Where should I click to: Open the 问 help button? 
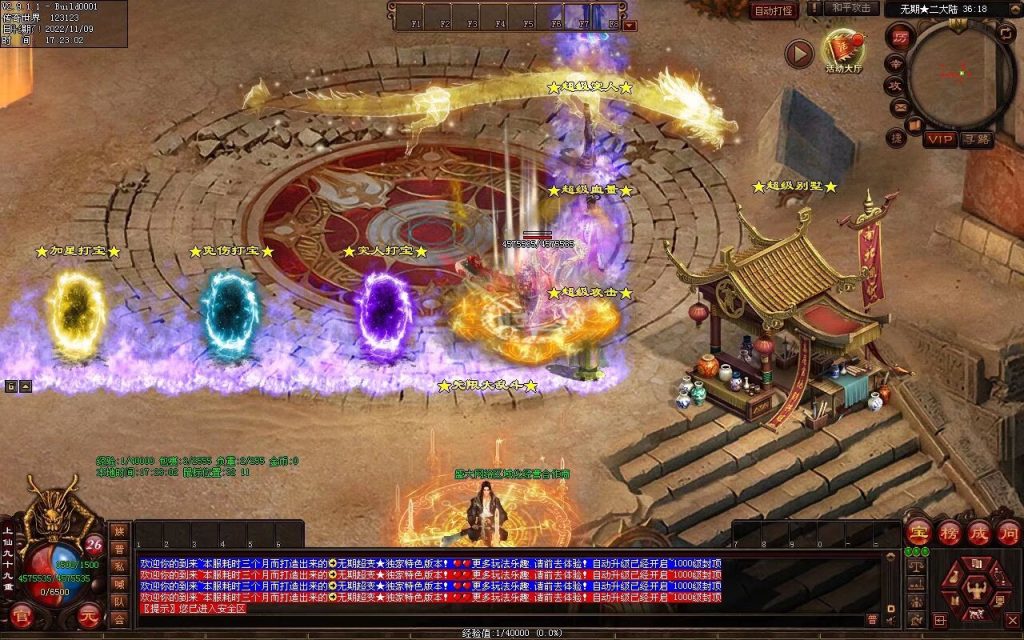[1007, 532]
